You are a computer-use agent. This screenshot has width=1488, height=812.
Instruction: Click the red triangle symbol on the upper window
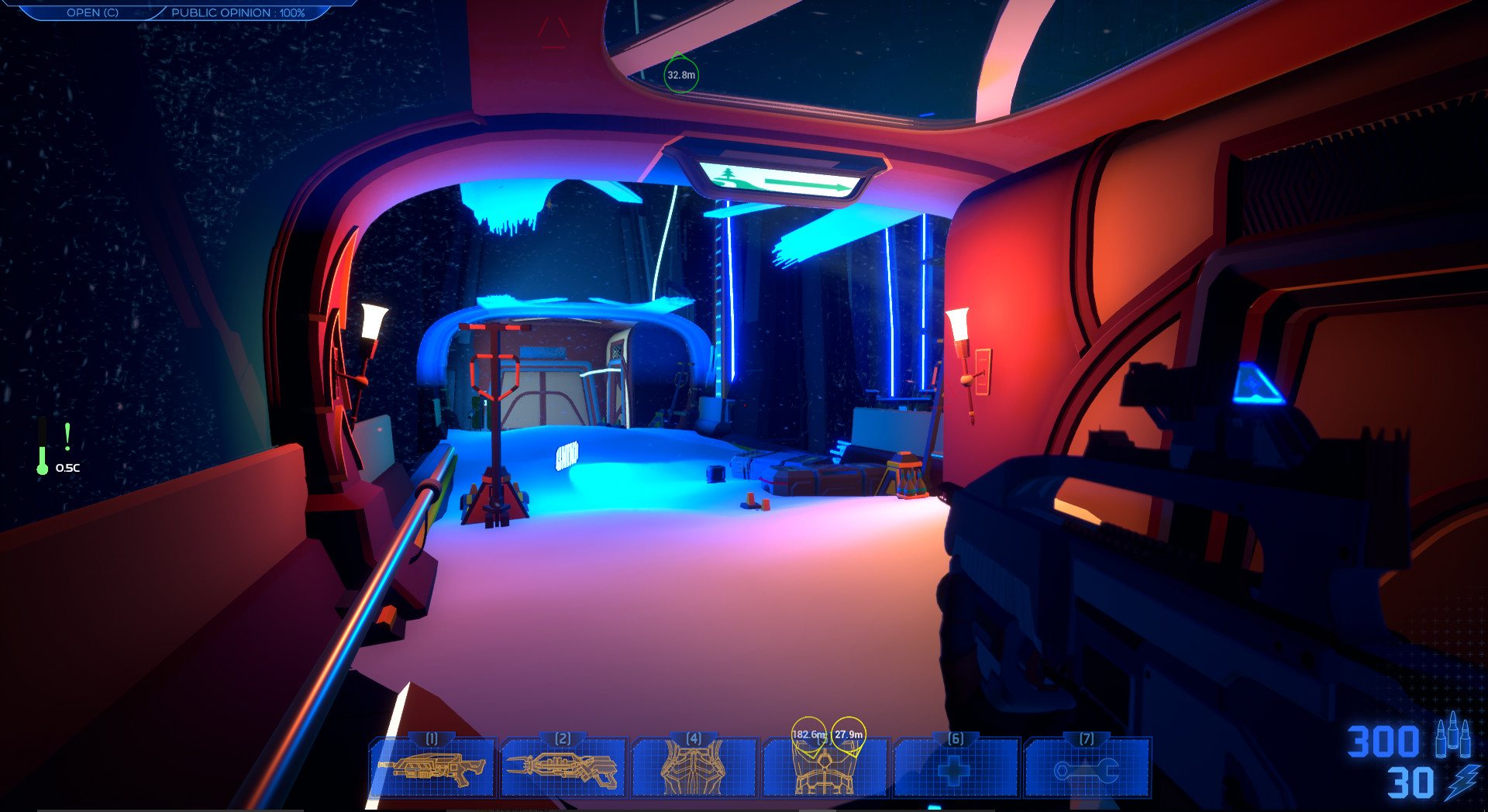tap(553, 31)
